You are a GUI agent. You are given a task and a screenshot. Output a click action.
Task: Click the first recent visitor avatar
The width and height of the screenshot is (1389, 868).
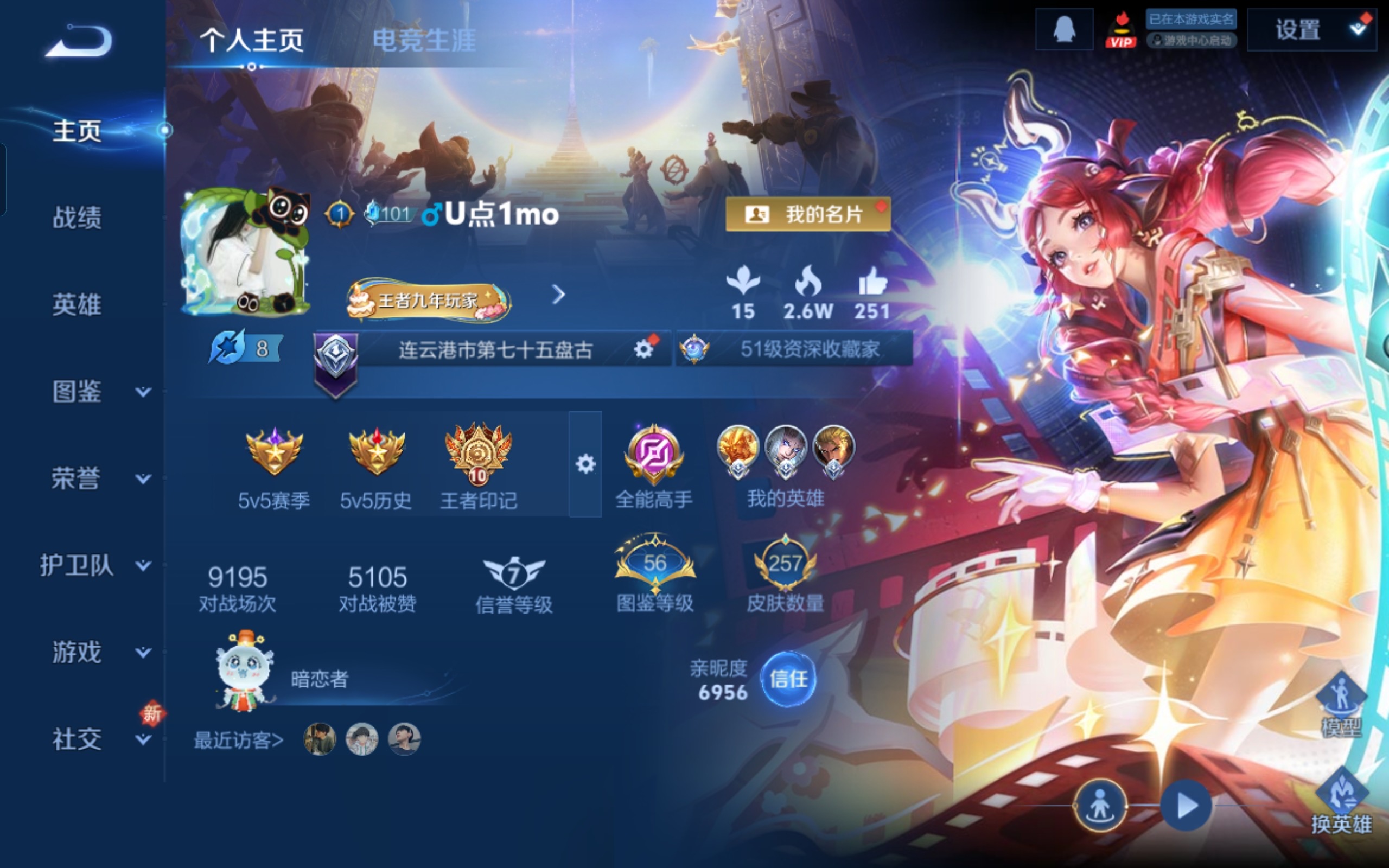pos(320,740)
